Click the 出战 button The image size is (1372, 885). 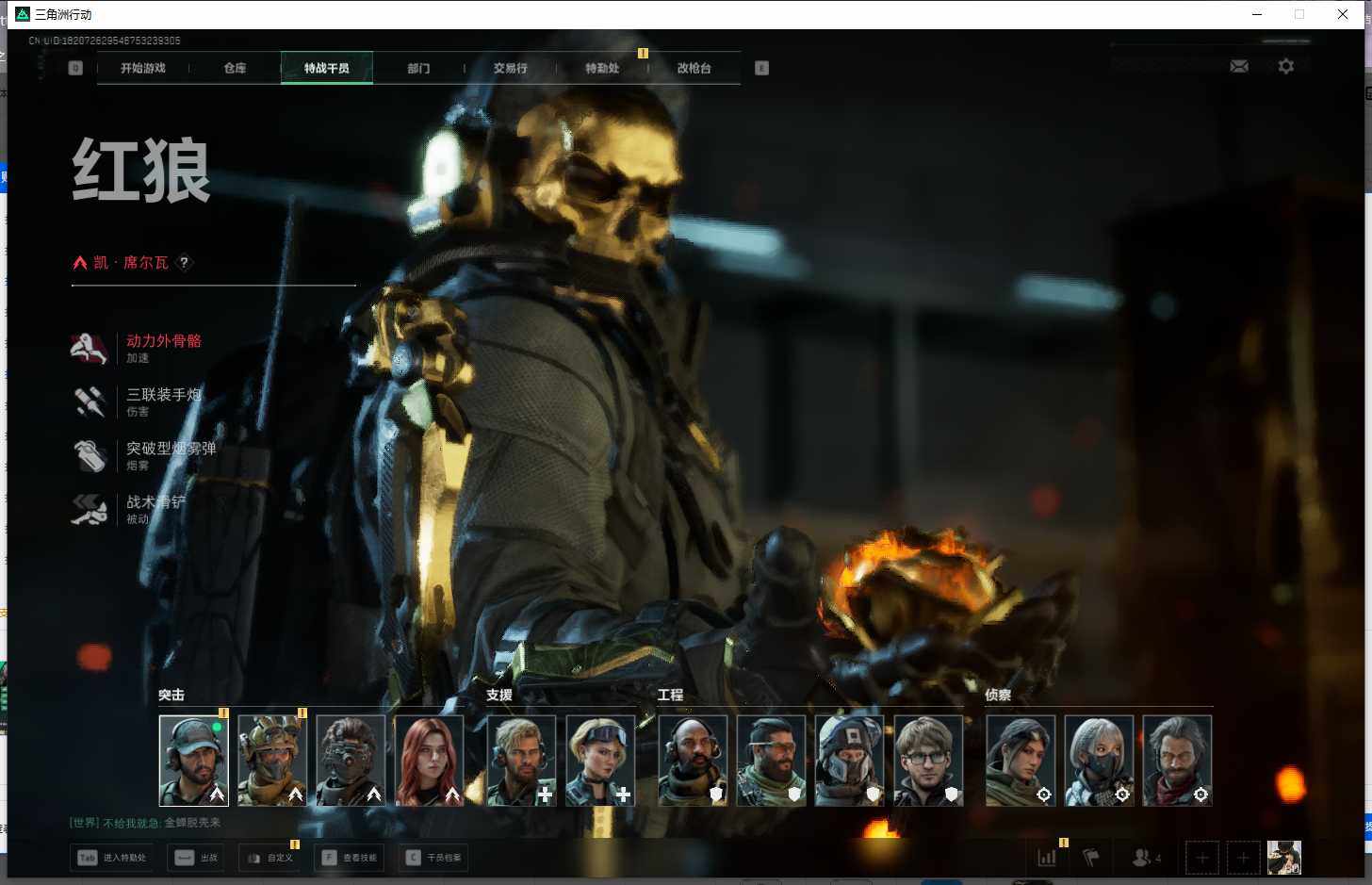(197, 858)
